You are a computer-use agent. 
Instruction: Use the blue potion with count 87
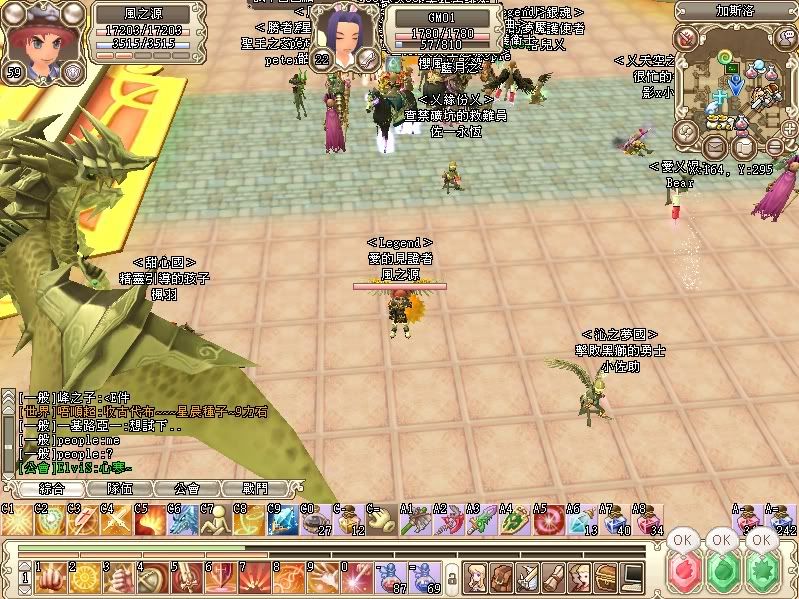390,577
